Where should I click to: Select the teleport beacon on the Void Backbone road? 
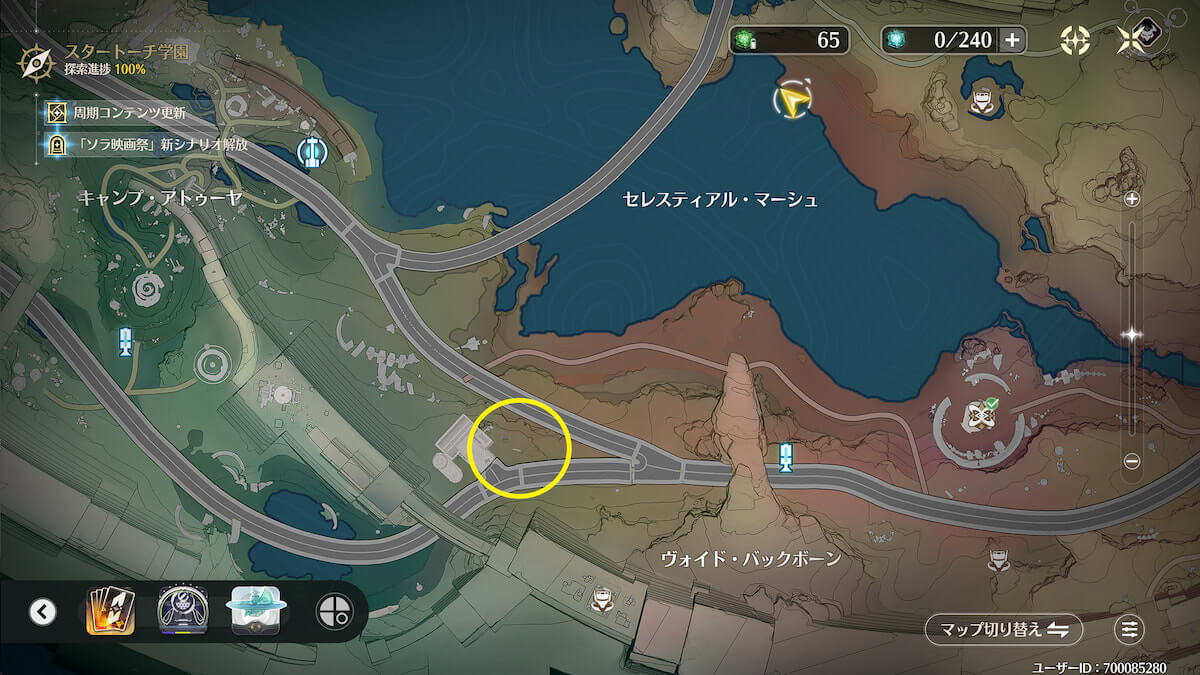[x=786, y=458]
